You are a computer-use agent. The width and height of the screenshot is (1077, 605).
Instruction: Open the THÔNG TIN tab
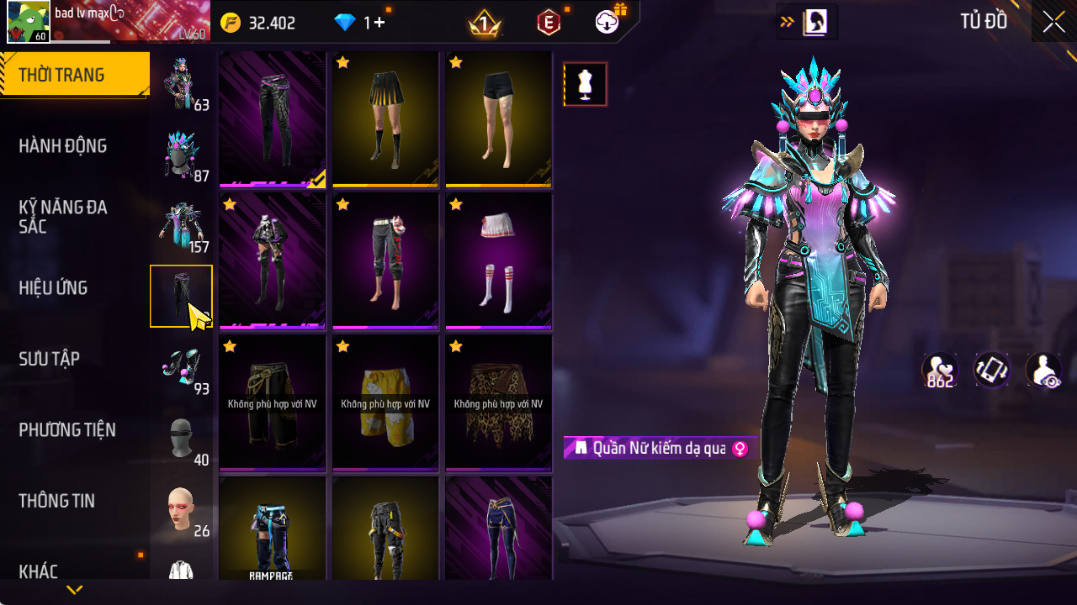[x=56, y=501]
